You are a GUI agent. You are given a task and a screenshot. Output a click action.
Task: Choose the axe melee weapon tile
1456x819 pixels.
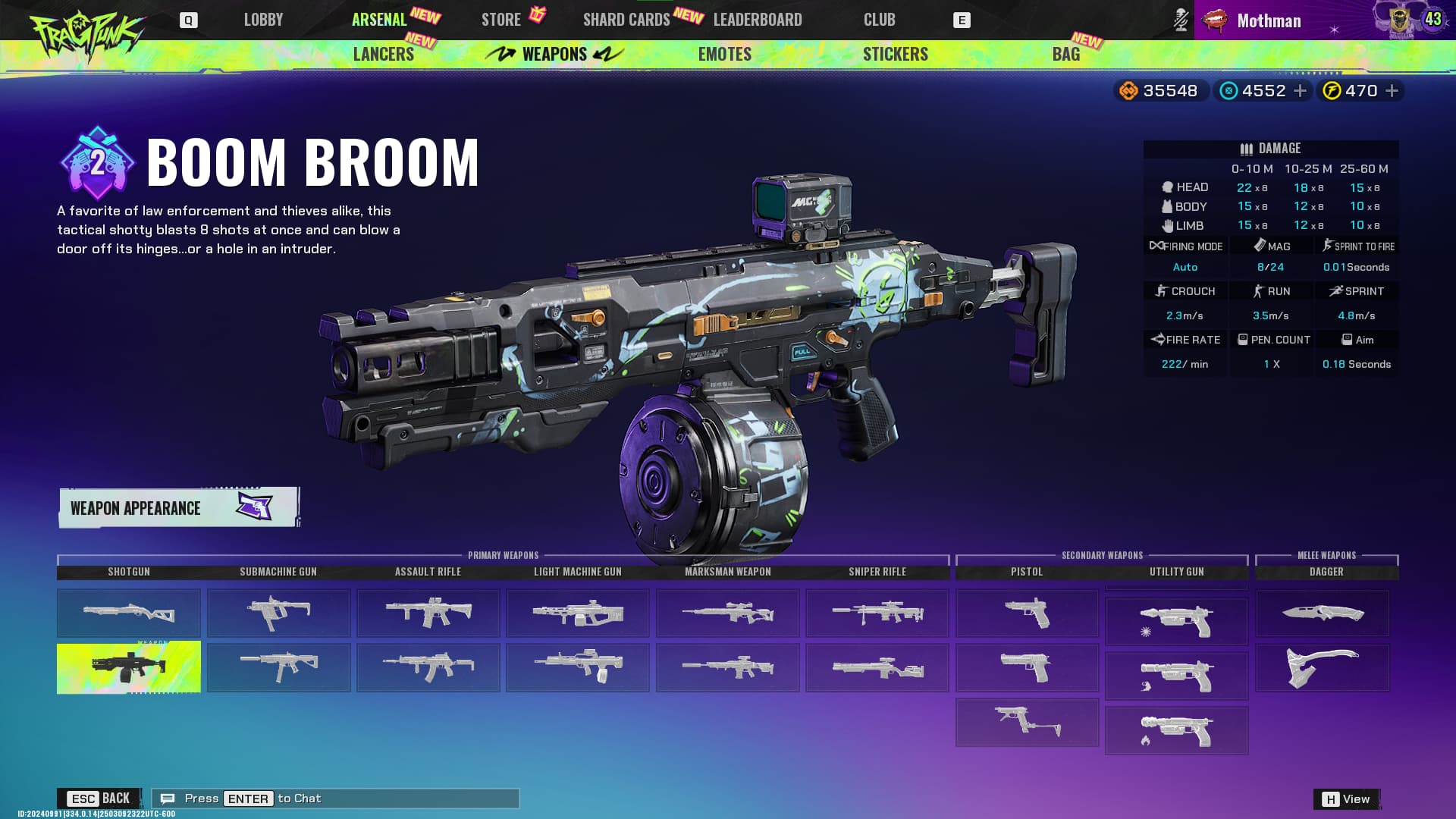(1323, 667)
